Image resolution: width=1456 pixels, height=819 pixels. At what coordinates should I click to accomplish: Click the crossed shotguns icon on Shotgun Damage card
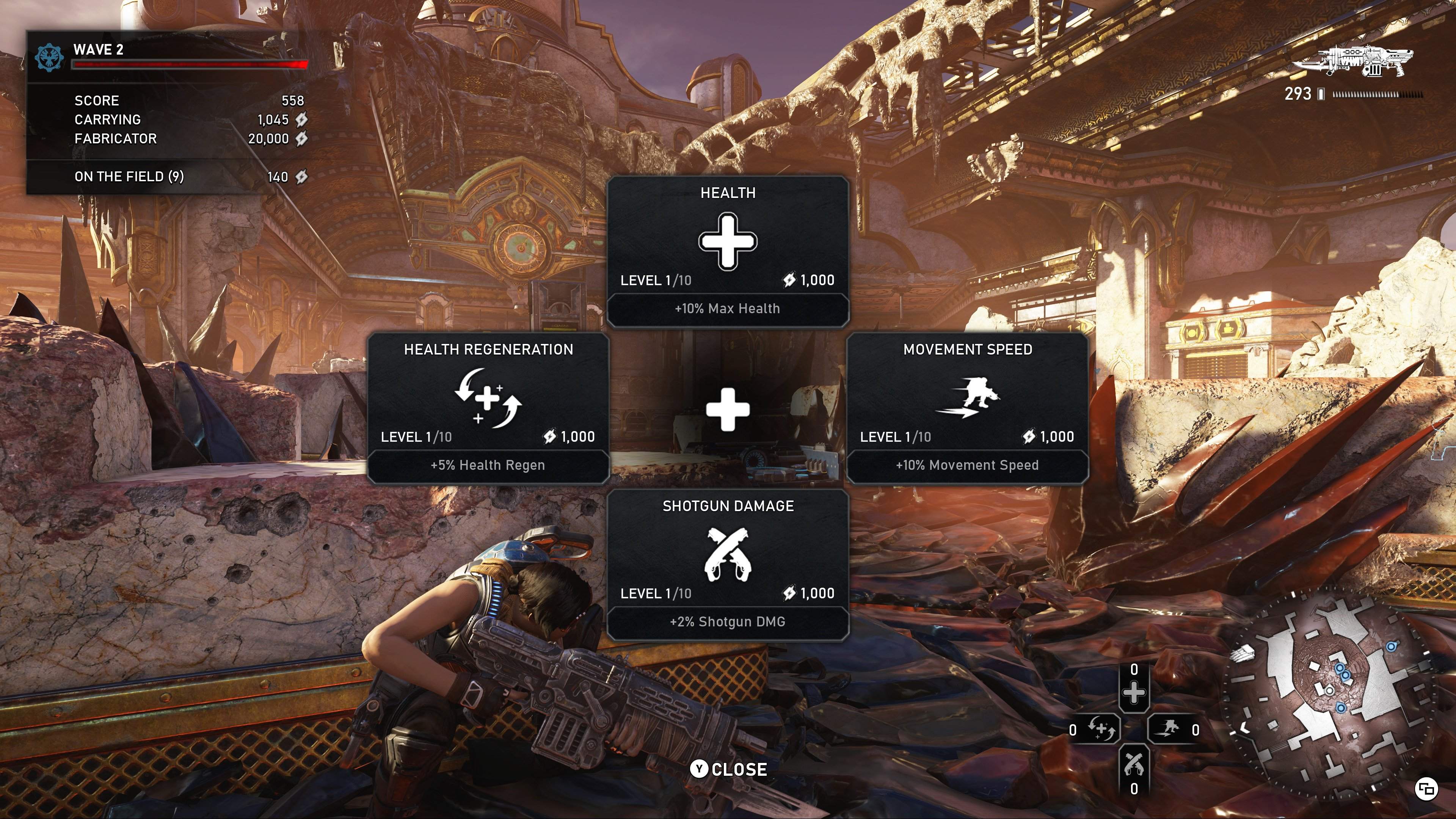click(x=728, y=554)
